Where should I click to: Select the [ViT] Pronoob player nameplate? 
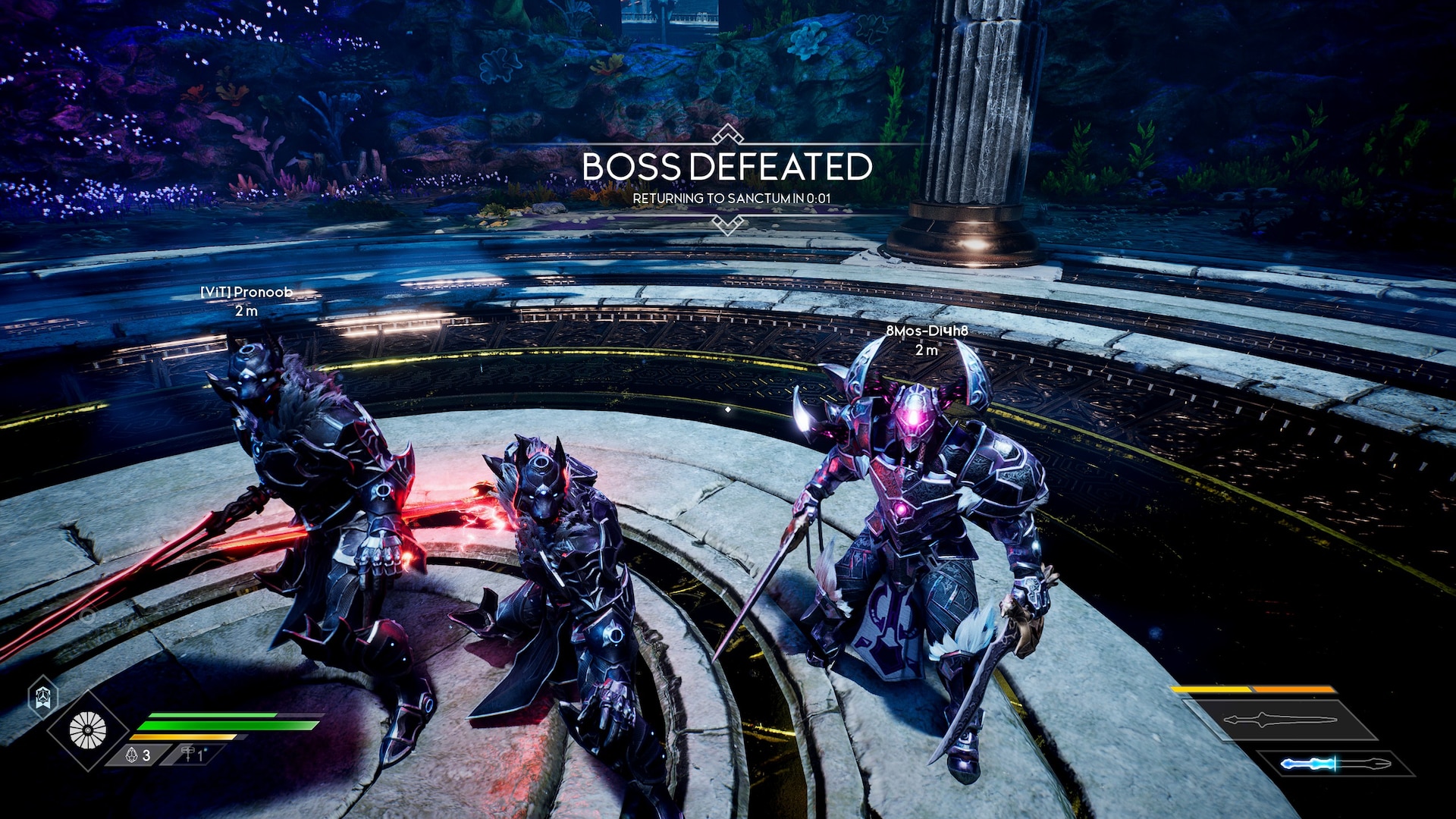[x=246, y=292]
